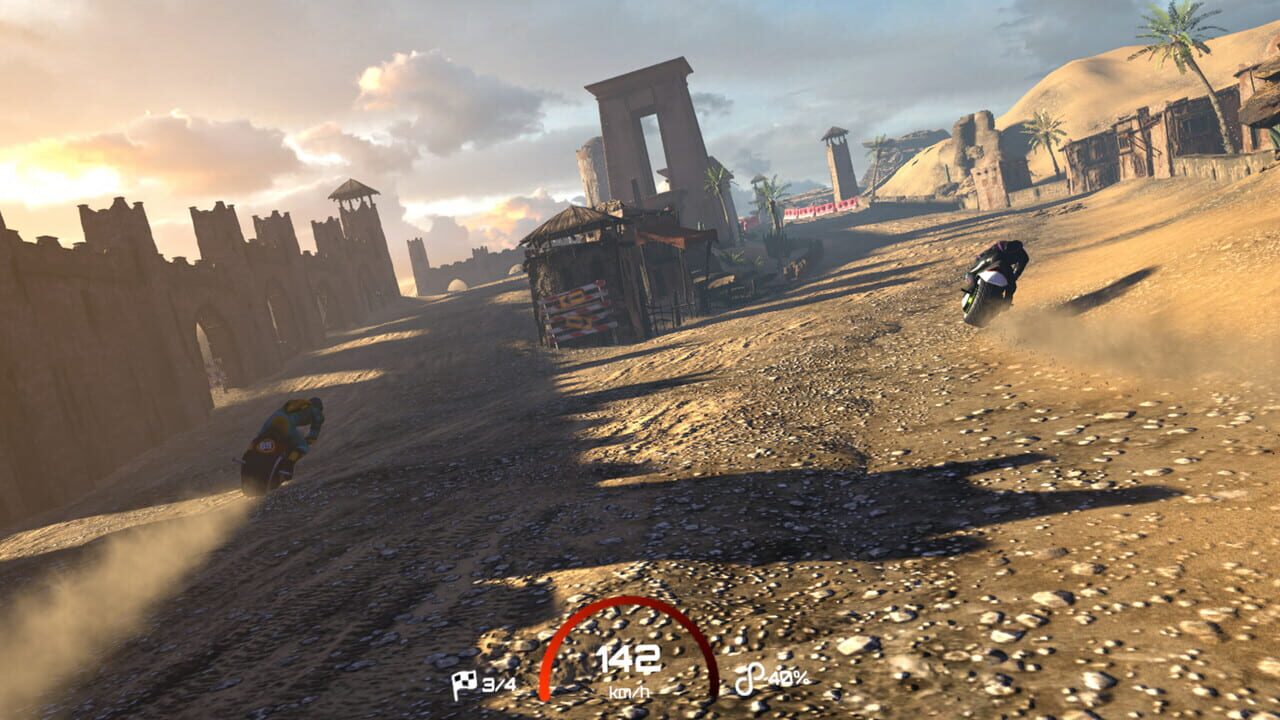Select the track progress loop icon beside 40%
Screen dimensions: 1280x720
click(752, 676)
